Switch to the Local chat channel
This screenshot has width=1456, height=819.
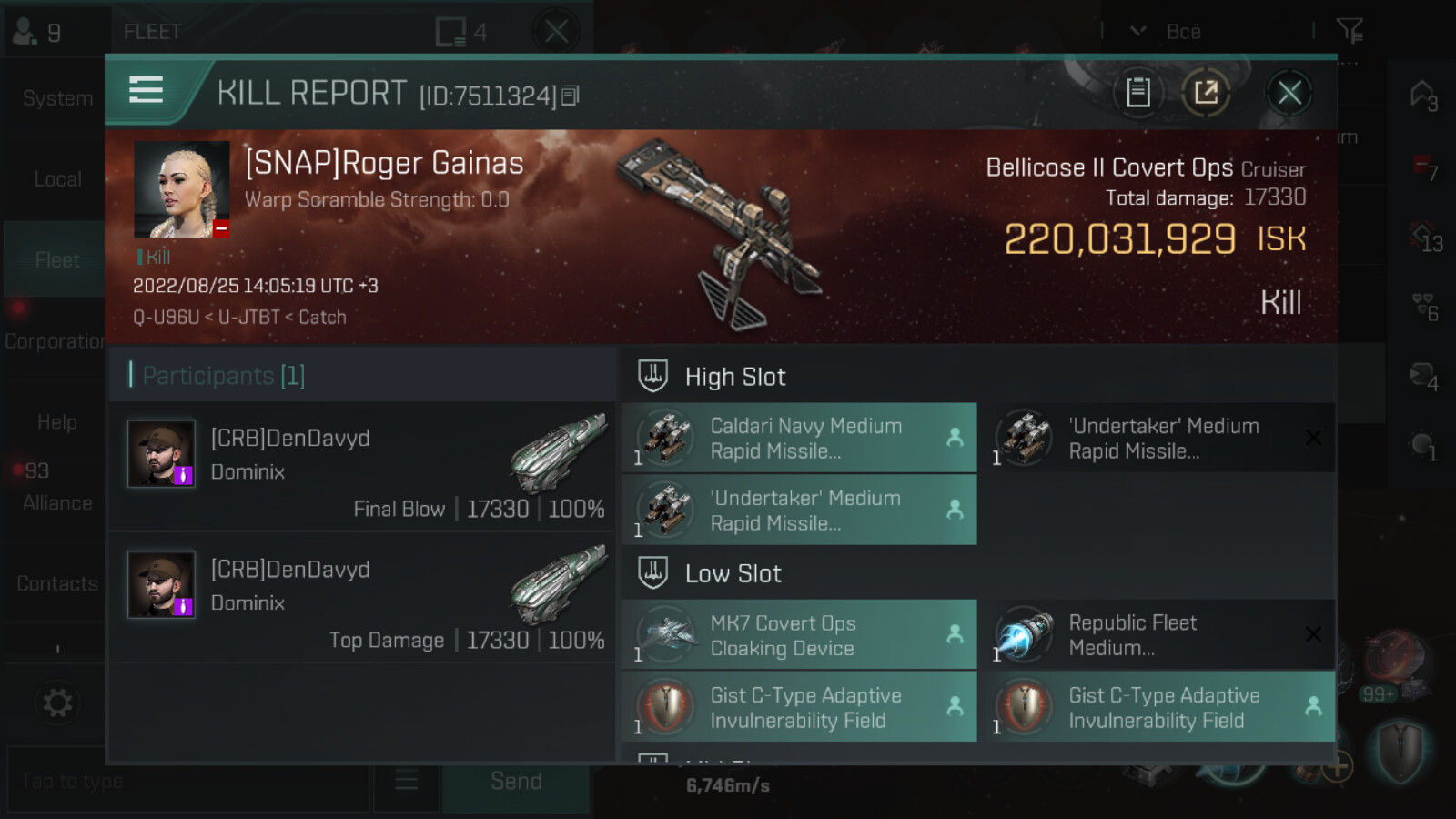coord(56,179)
